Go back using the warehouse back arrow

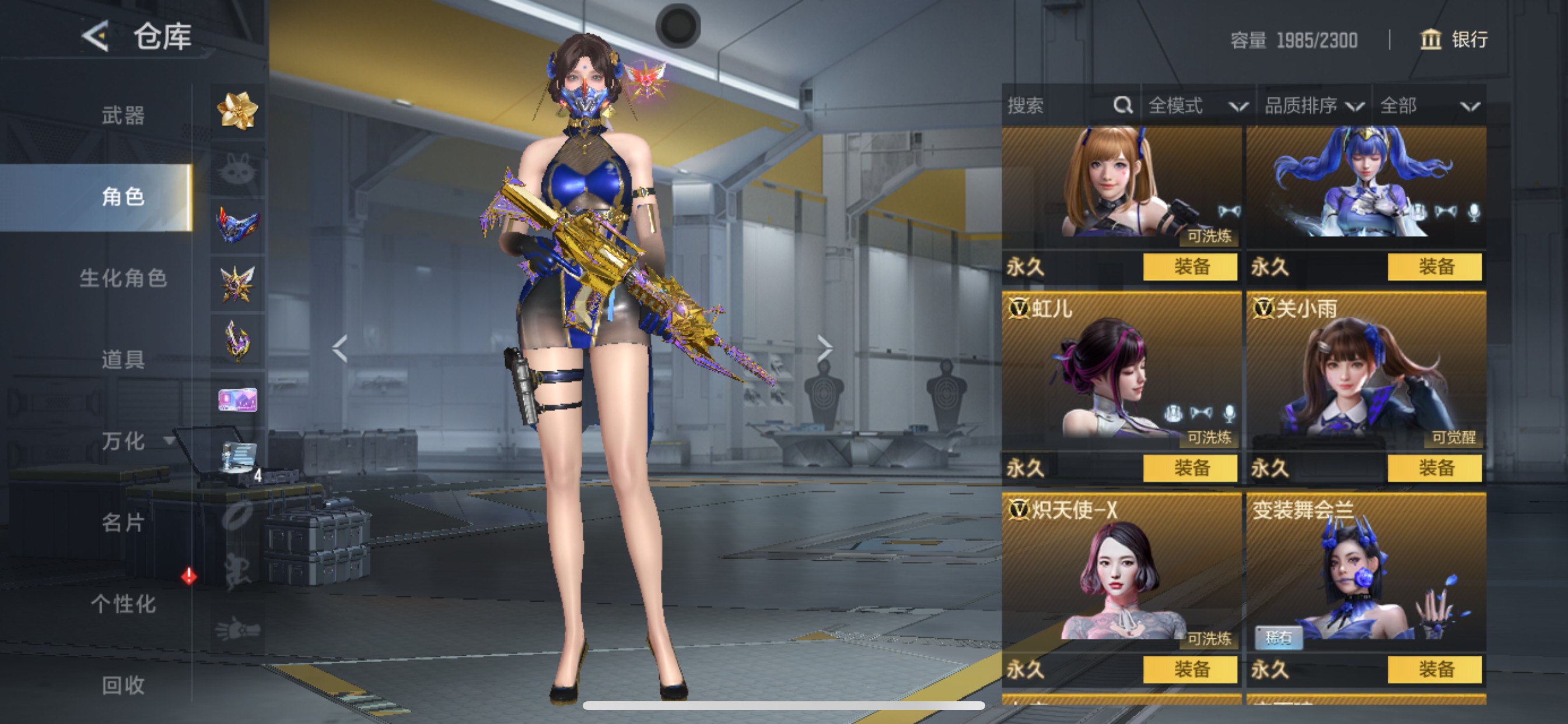96,37
